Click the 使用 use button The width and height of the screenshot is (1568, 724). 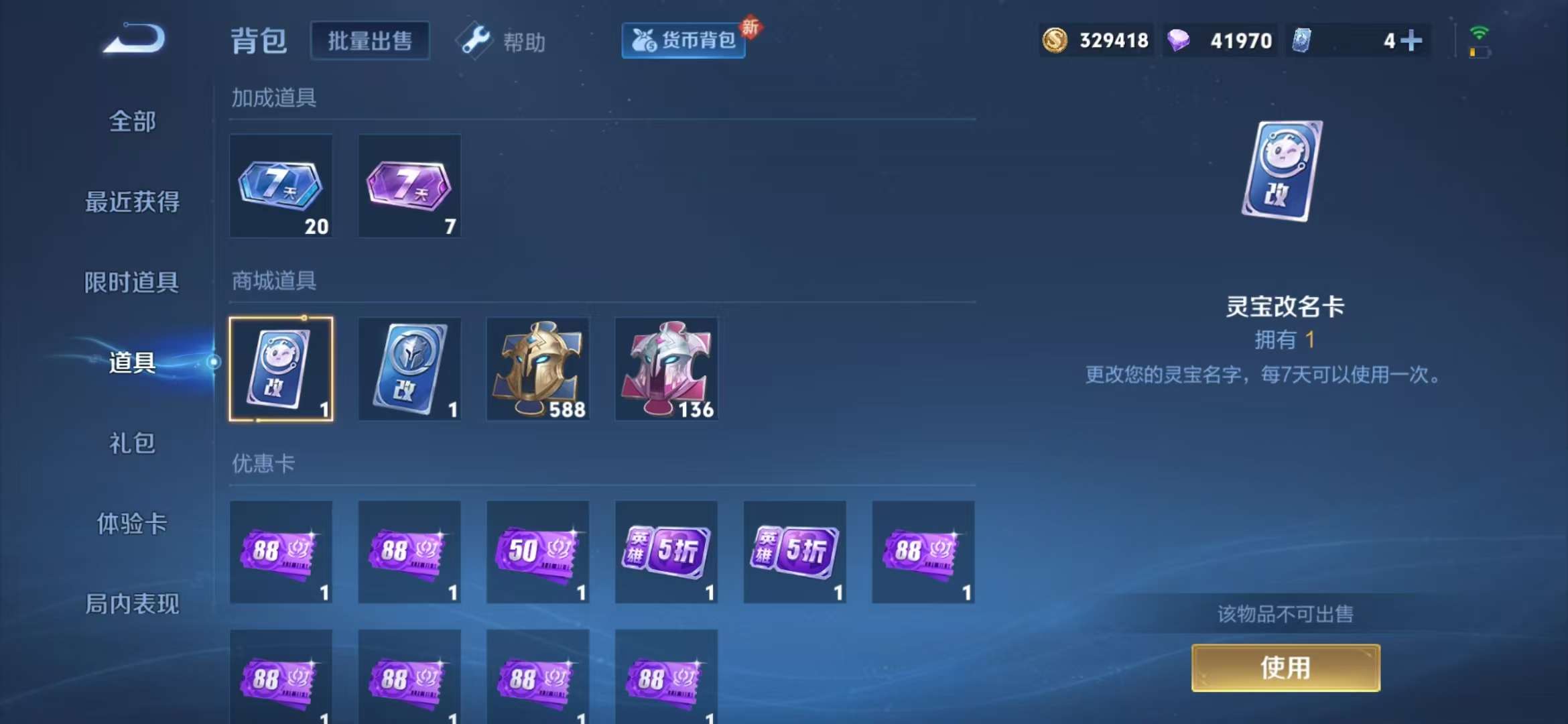click(1285, 668)
